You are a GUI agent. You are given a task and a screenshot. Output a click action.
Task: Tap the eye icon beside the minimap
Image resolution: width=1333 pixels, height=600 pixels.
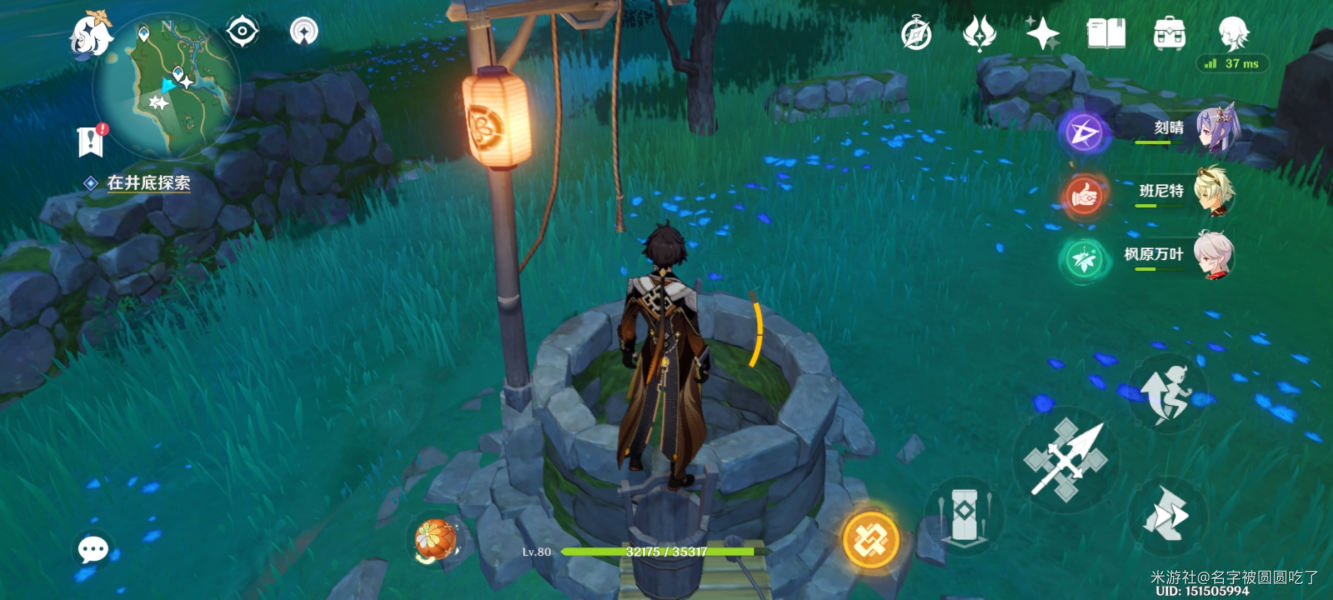[x=242, y=31]
